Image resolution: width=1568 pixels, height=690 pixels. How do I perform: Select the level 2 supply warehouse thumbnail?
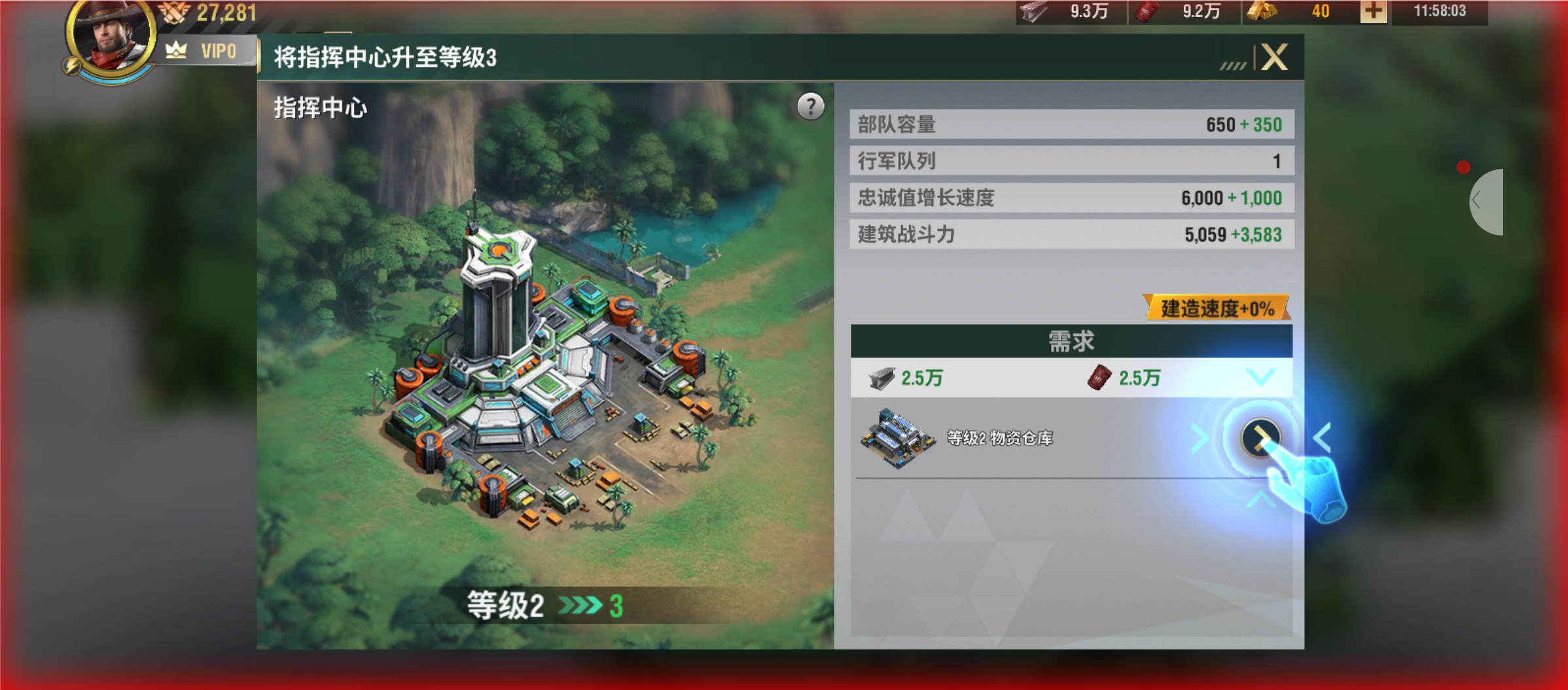(x=897, y=438)
